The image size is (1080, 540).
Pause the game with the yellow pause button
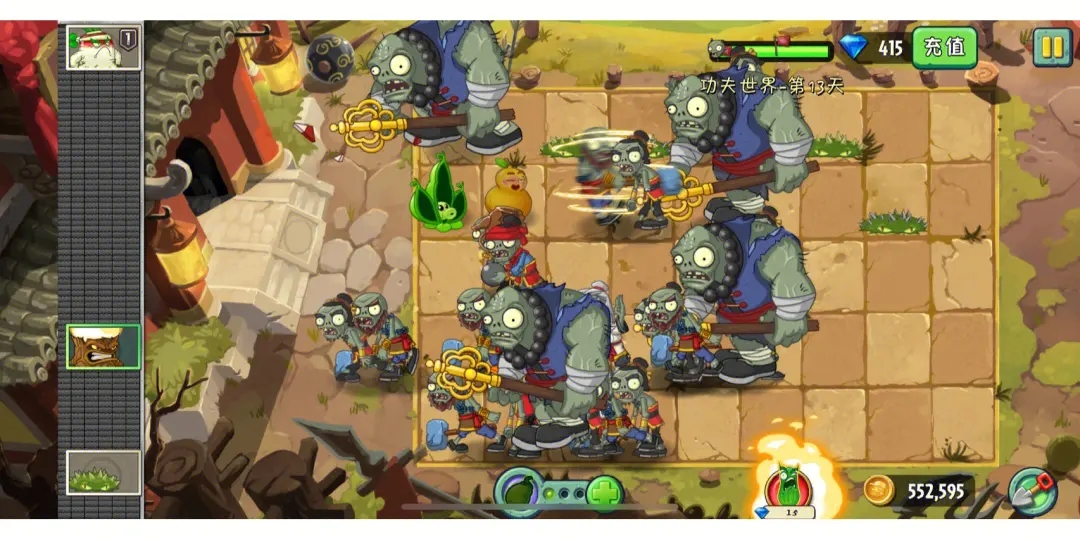1051,46
